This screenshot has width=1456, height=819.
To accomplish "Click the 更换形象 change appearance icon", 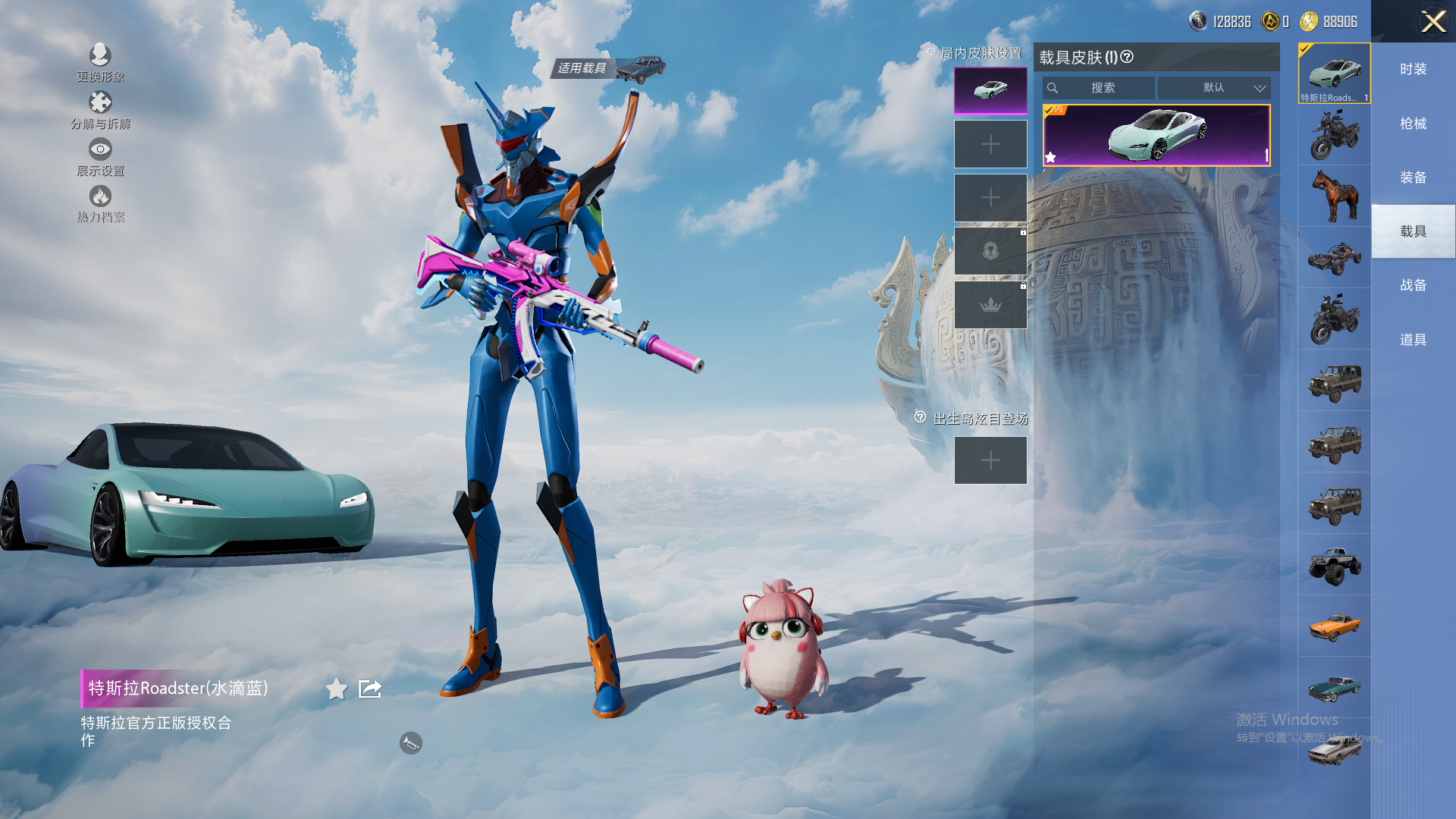I will point(100,55).
